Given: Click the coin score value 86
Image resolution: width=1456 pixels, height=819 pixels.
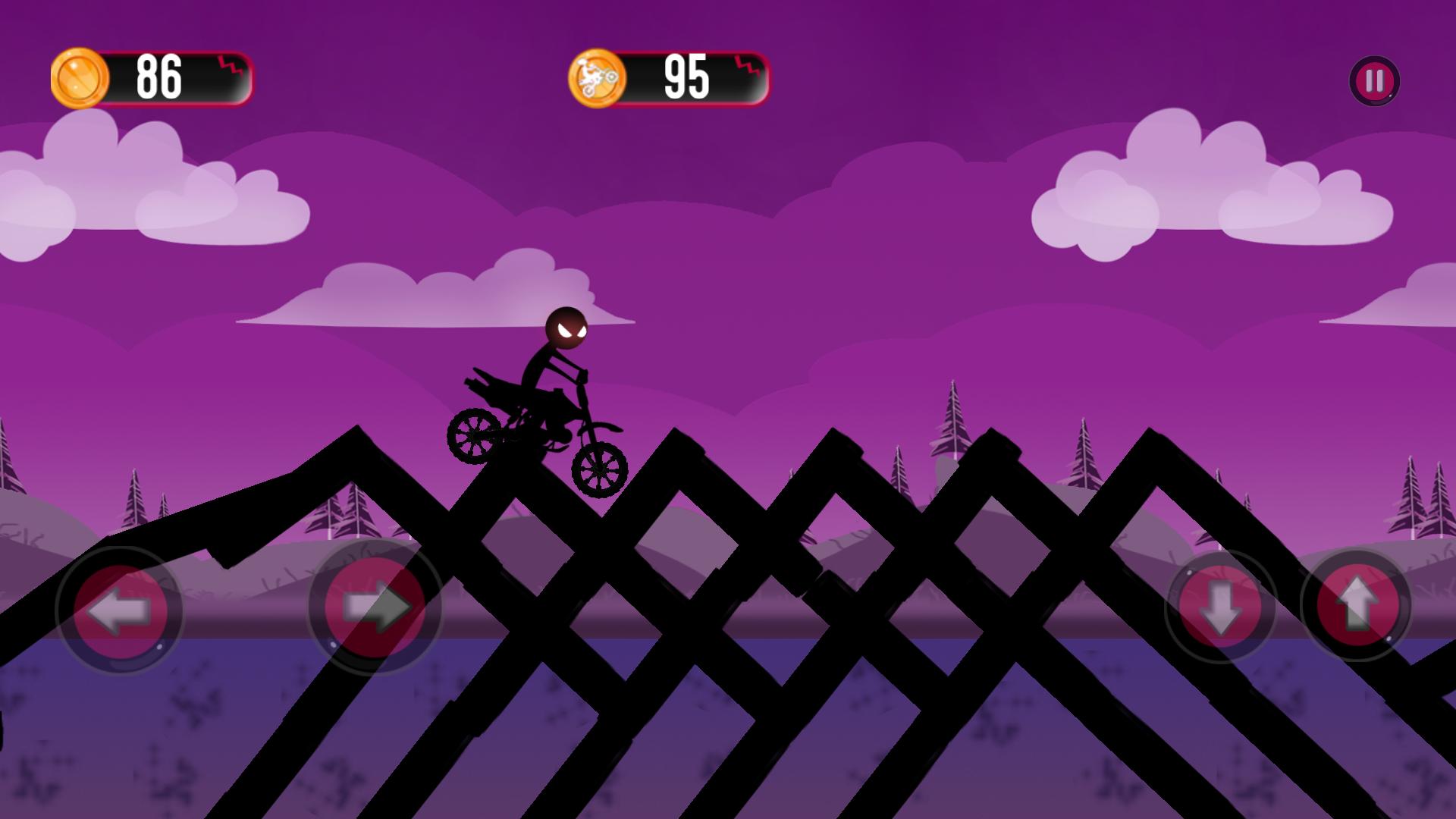Looking at the screenshot, I should (x=159, y=77).
